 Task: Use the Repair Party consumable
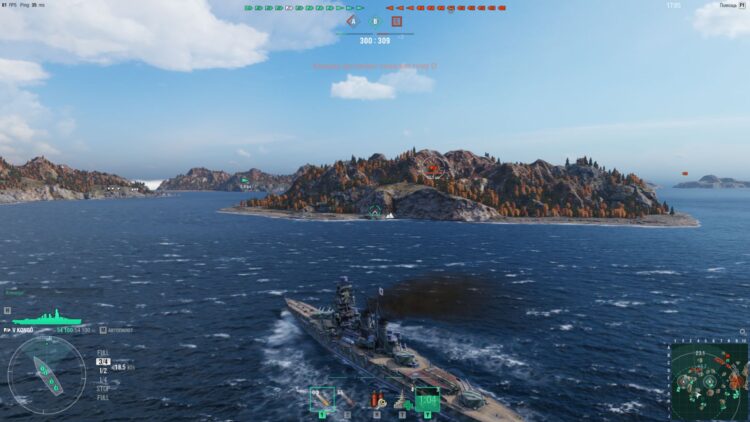point(402,398)
